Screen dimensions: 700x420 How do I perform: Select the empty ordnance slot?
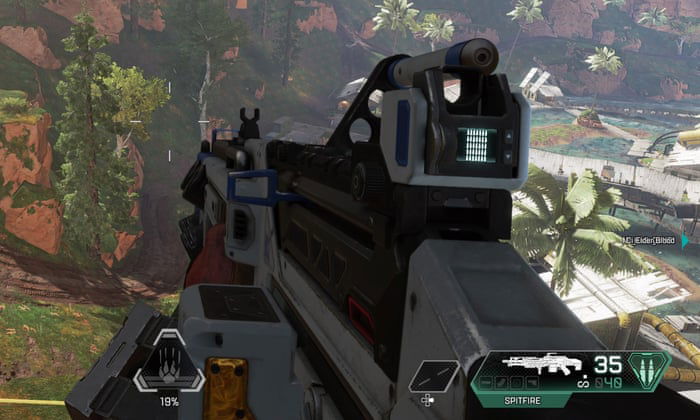point(433,375)
